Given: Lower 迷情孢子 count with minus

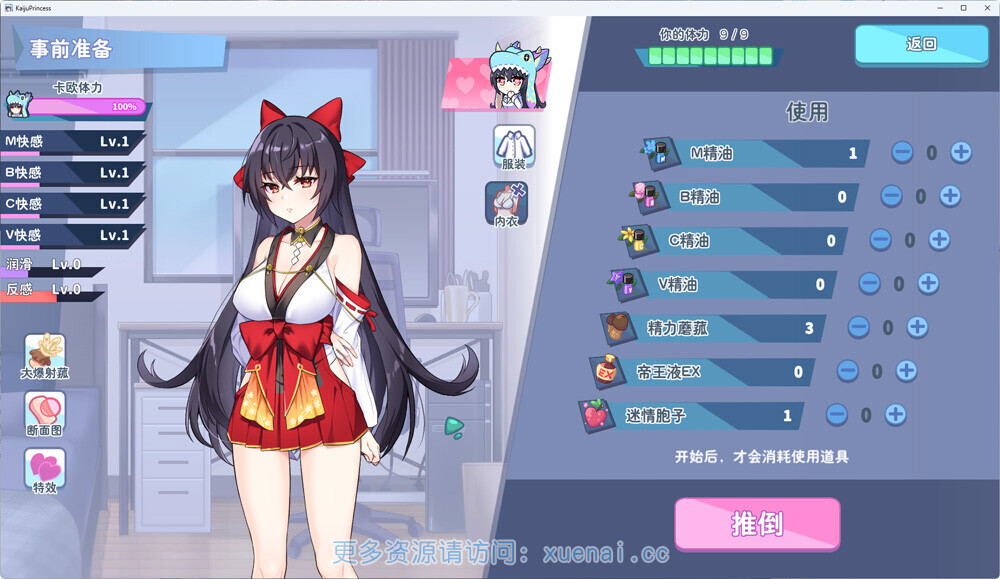Looking at the screenshot, I should point(837,414).
